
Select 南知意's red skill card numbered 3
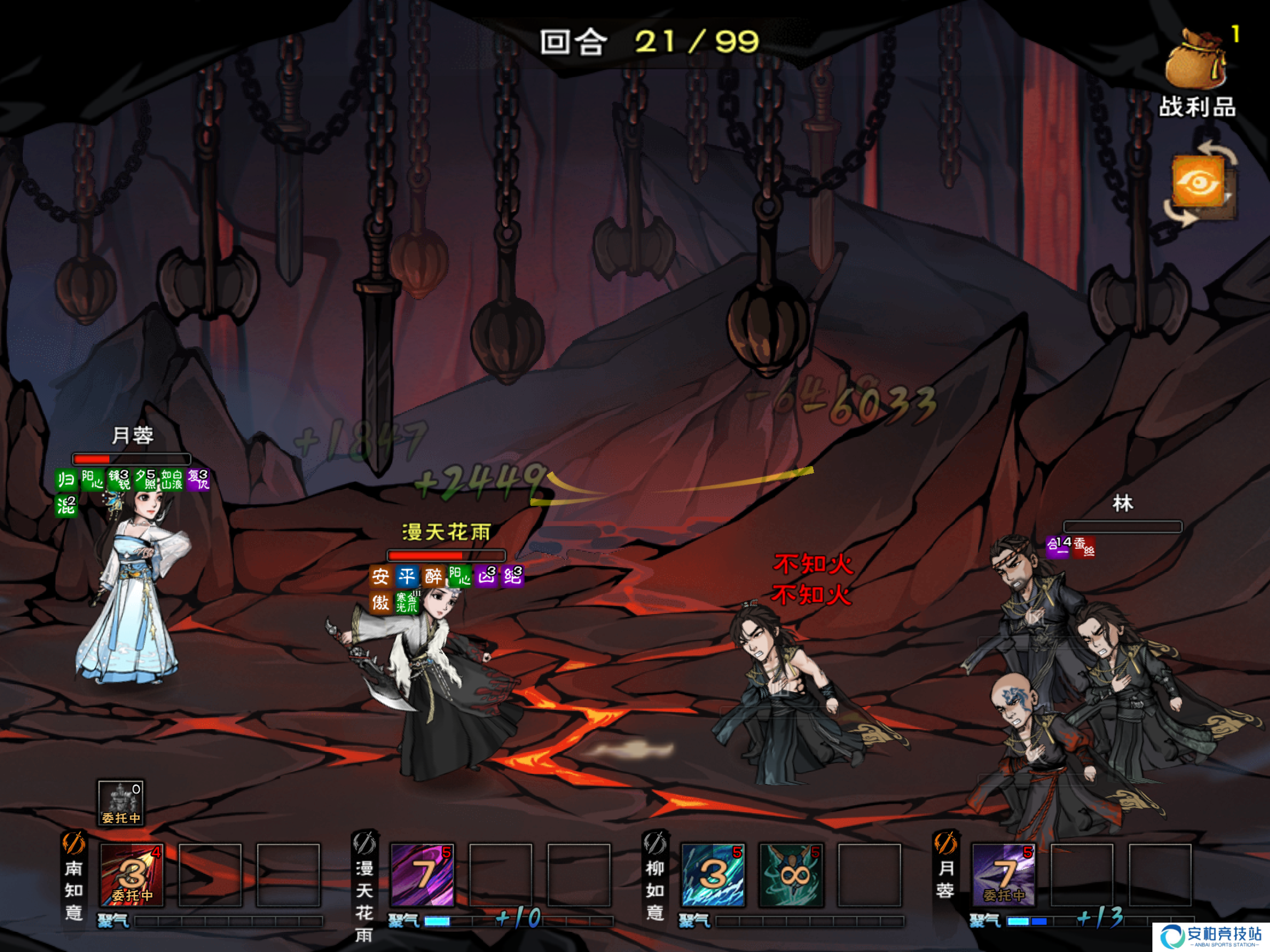click(132, 874)
